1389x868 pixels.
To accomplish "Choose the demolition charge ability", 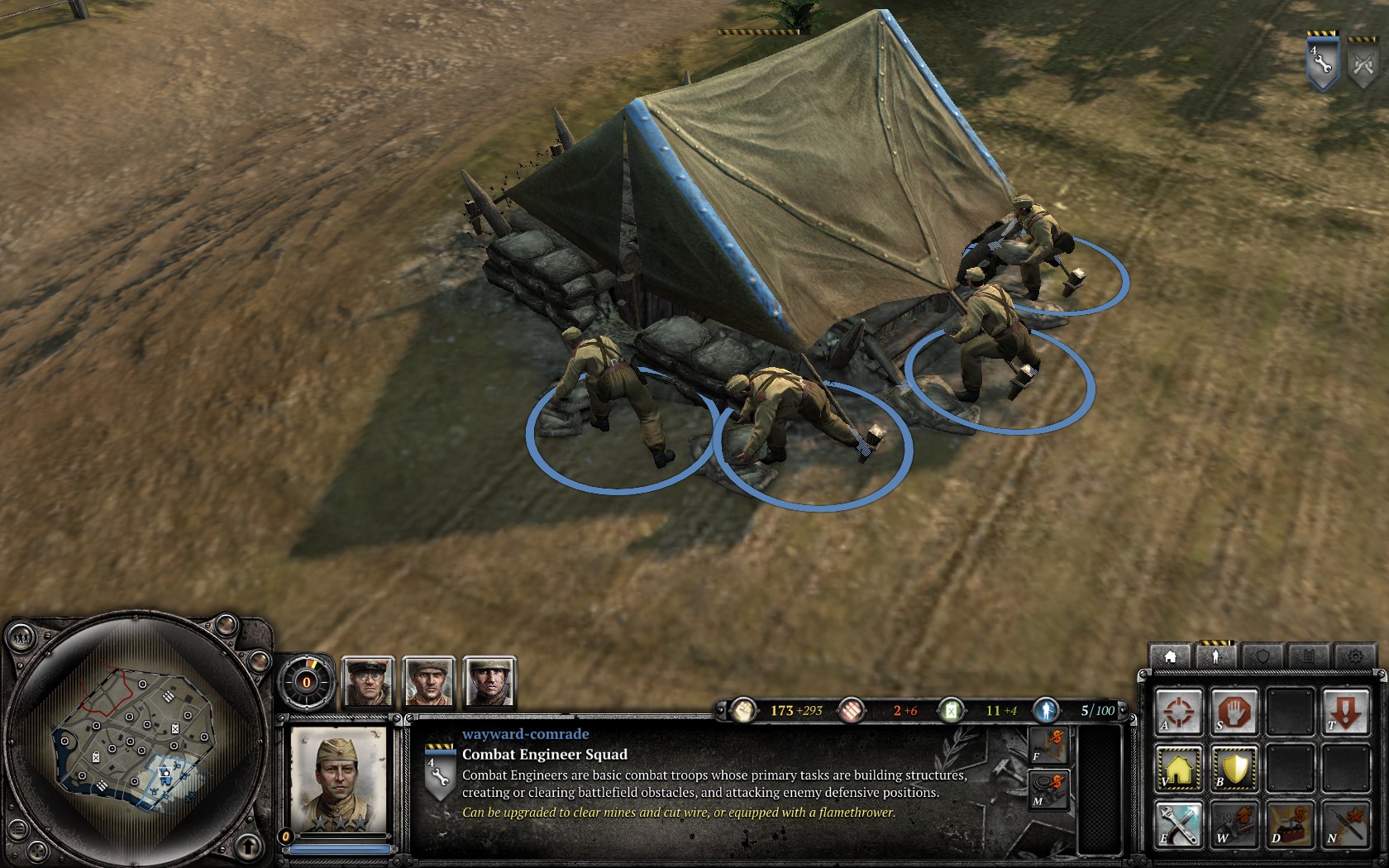I will click(x=1290, y=825).
